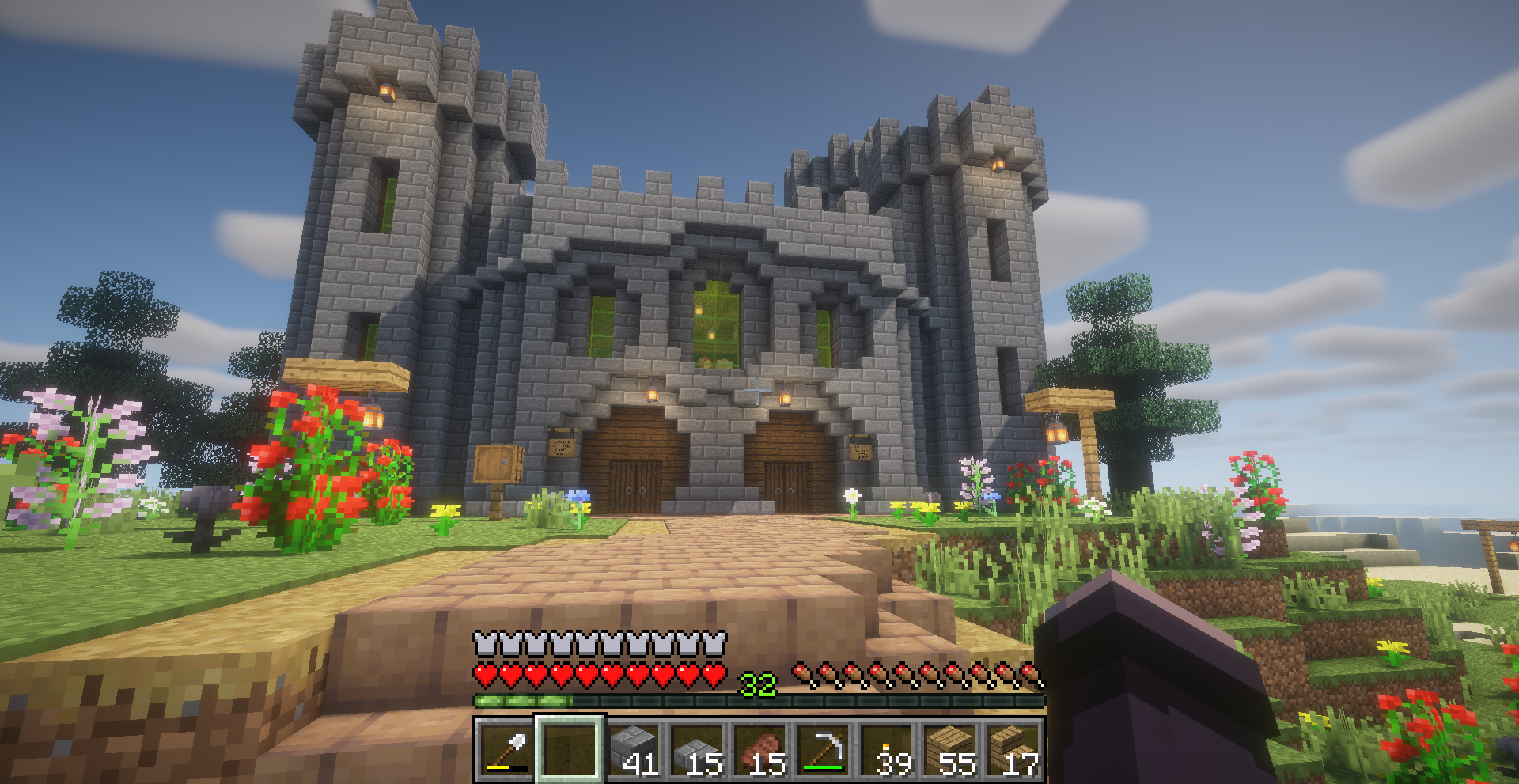
Task: Select the iron shovel hotbar slot
Action: click(x=506, y=750)
